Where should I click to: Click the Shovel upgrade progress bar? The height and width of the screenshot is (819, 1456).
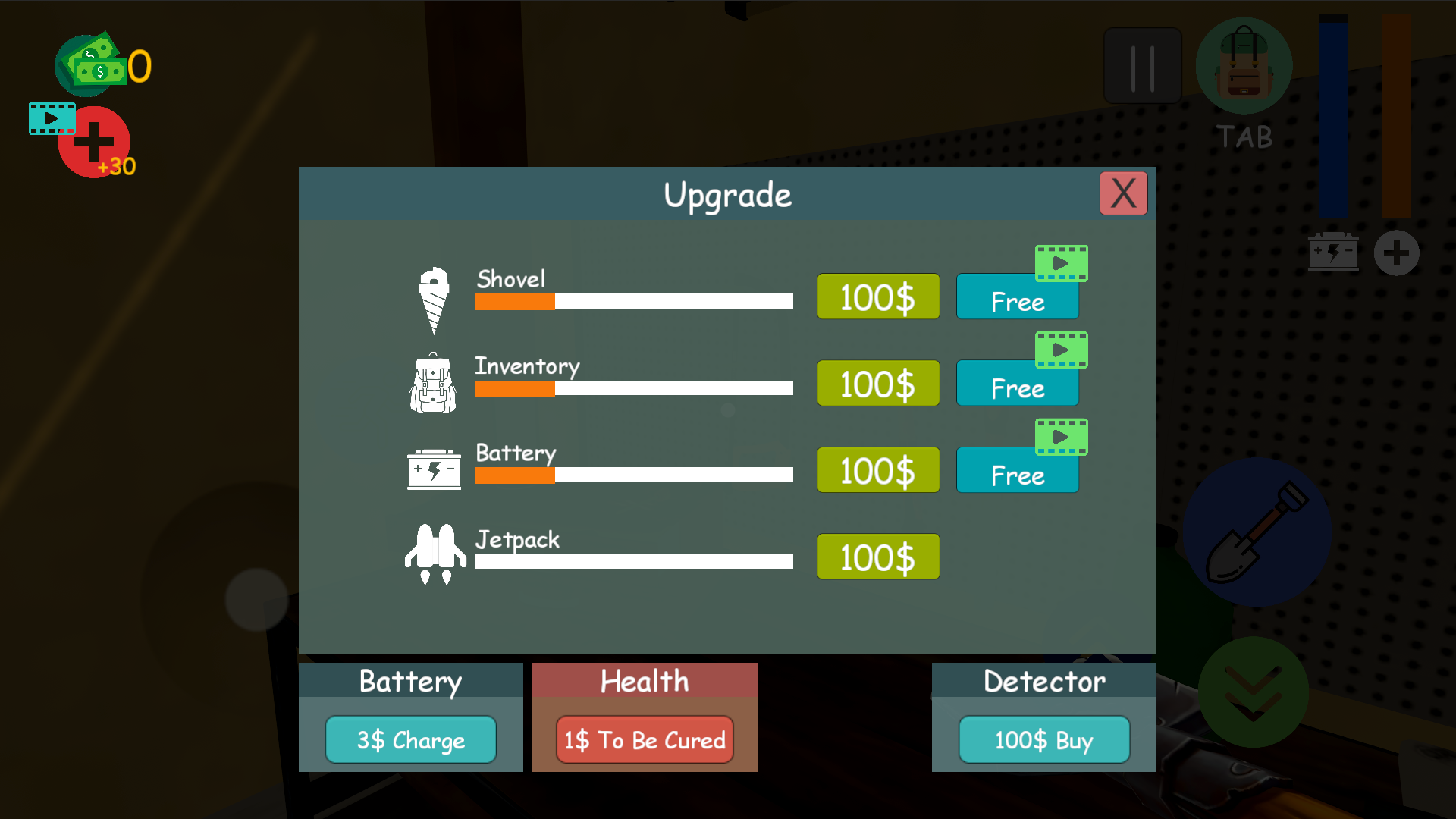pyautogui.click(x=633, y=302)
